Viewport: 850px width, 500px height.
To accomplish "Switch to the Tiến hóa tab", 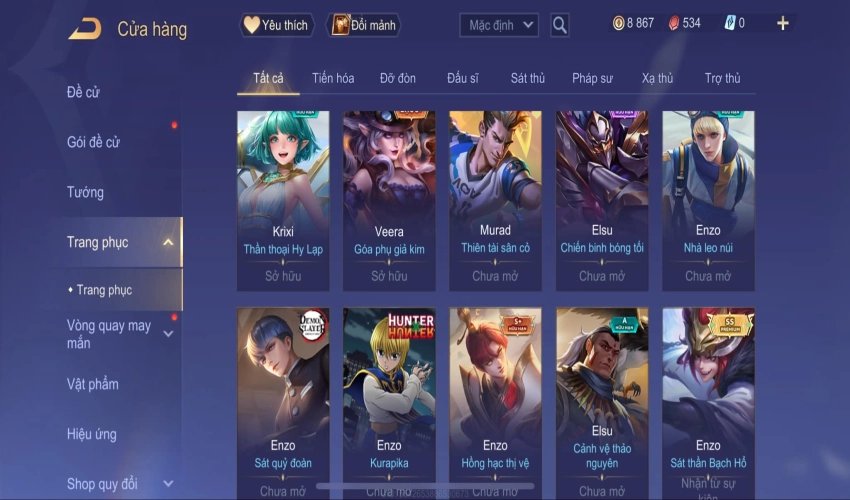I will [333, 78].
